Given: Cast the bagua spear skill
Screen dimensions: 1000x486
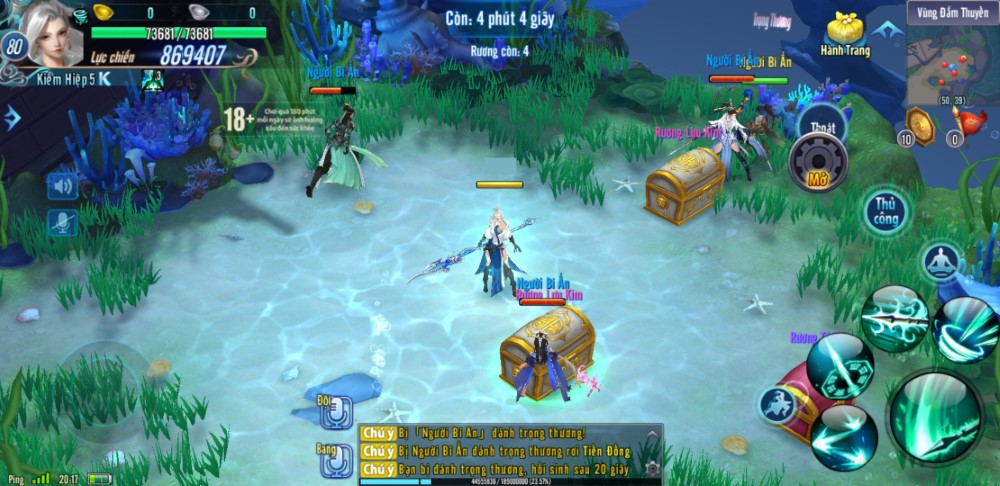Looking at the screenshot, I should (838, 364).
